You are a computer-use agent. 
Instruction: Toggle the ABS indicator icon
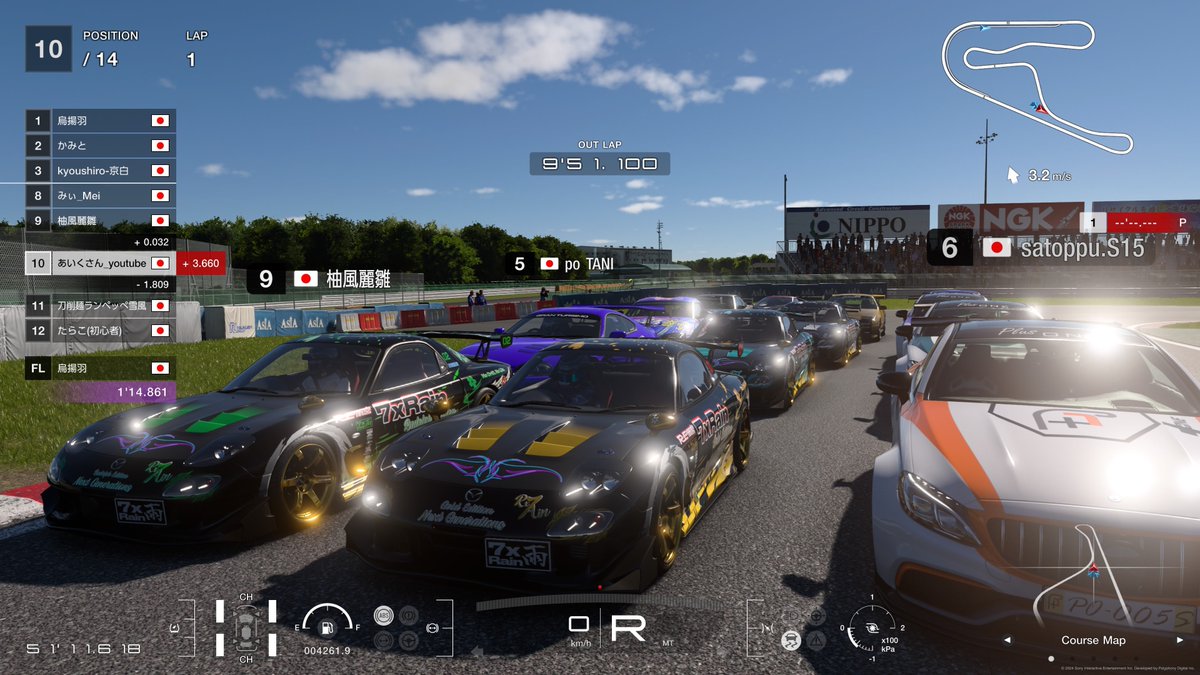[x=383, y=615]
